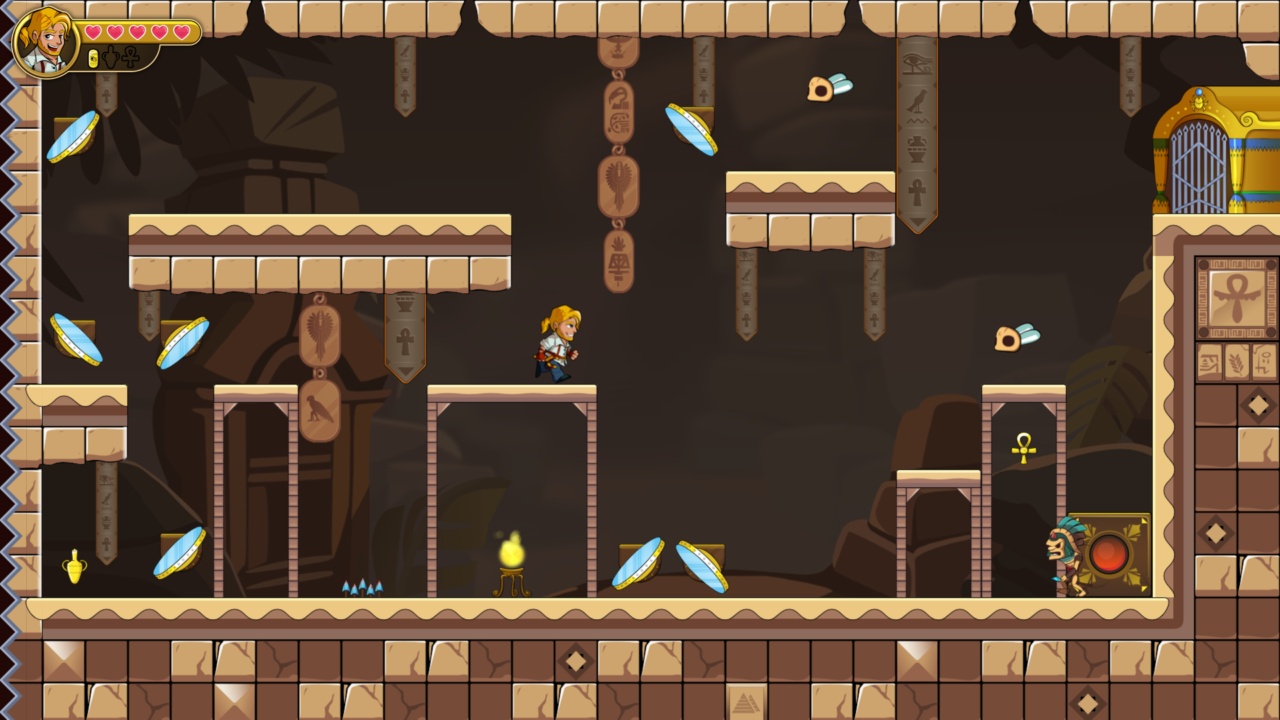Screen dimensions: 1280x720
Task: Click the scroll counter capsule in the HUD
Action: [93, 58]
